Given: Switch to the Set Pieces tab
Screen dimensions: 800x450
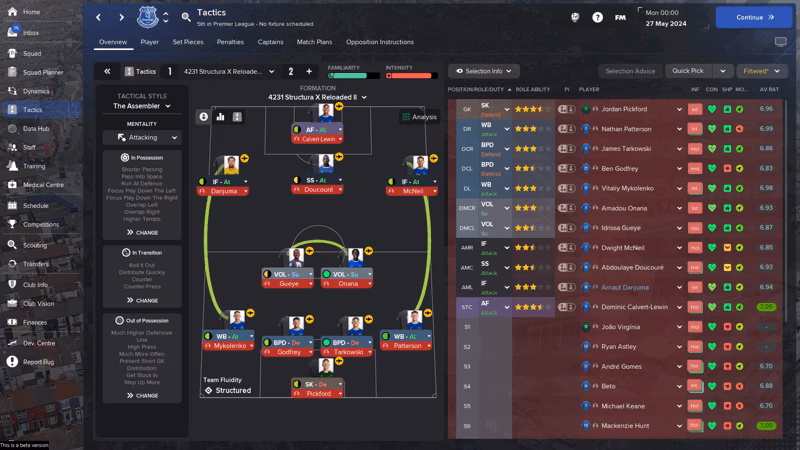Looking at the screenshot, I should [x=187, y=42].
